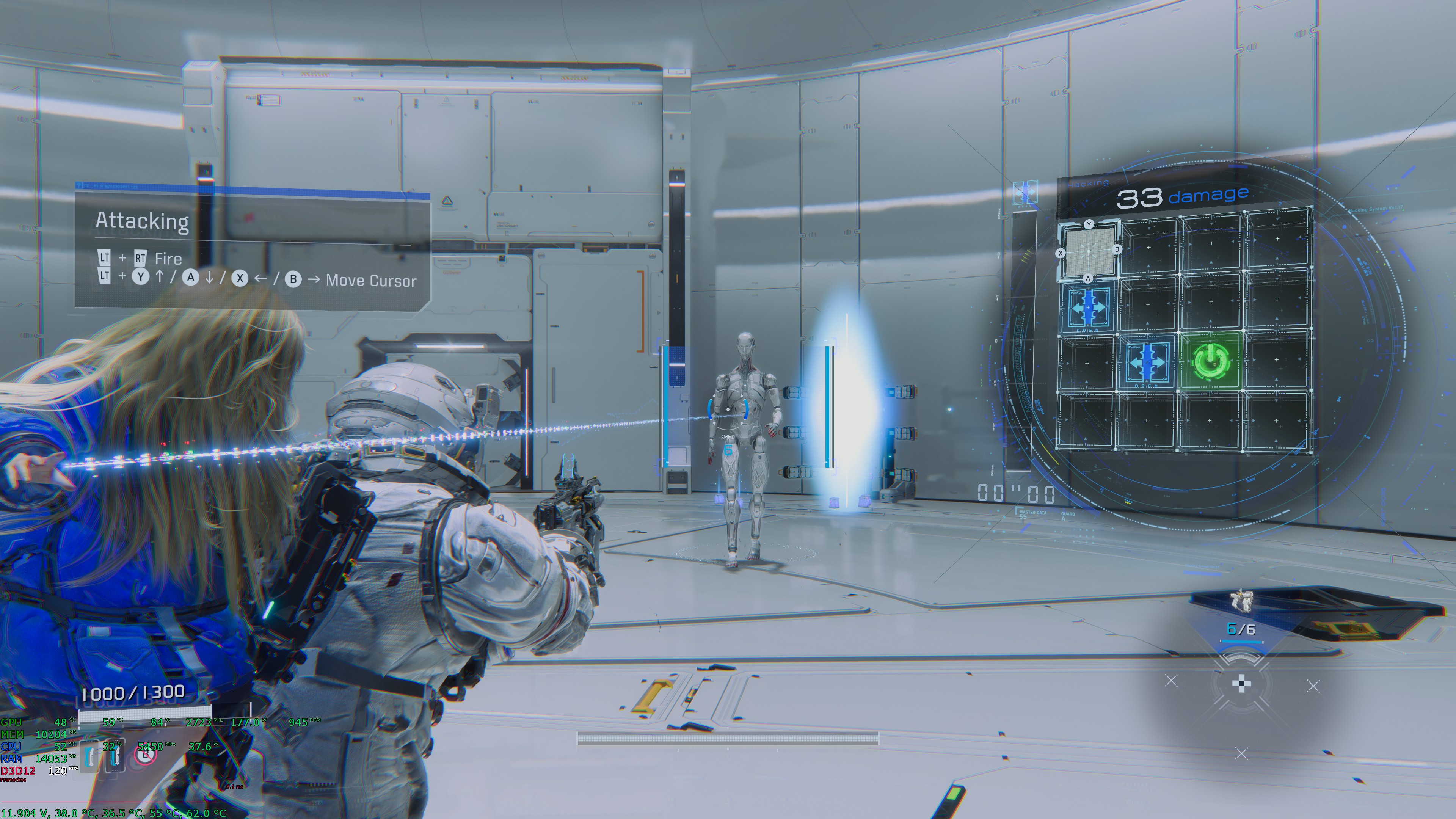Choose the blue arrow node beside the green node
The width and height of the screenshot is (1456, 819).
point(1147,362)
